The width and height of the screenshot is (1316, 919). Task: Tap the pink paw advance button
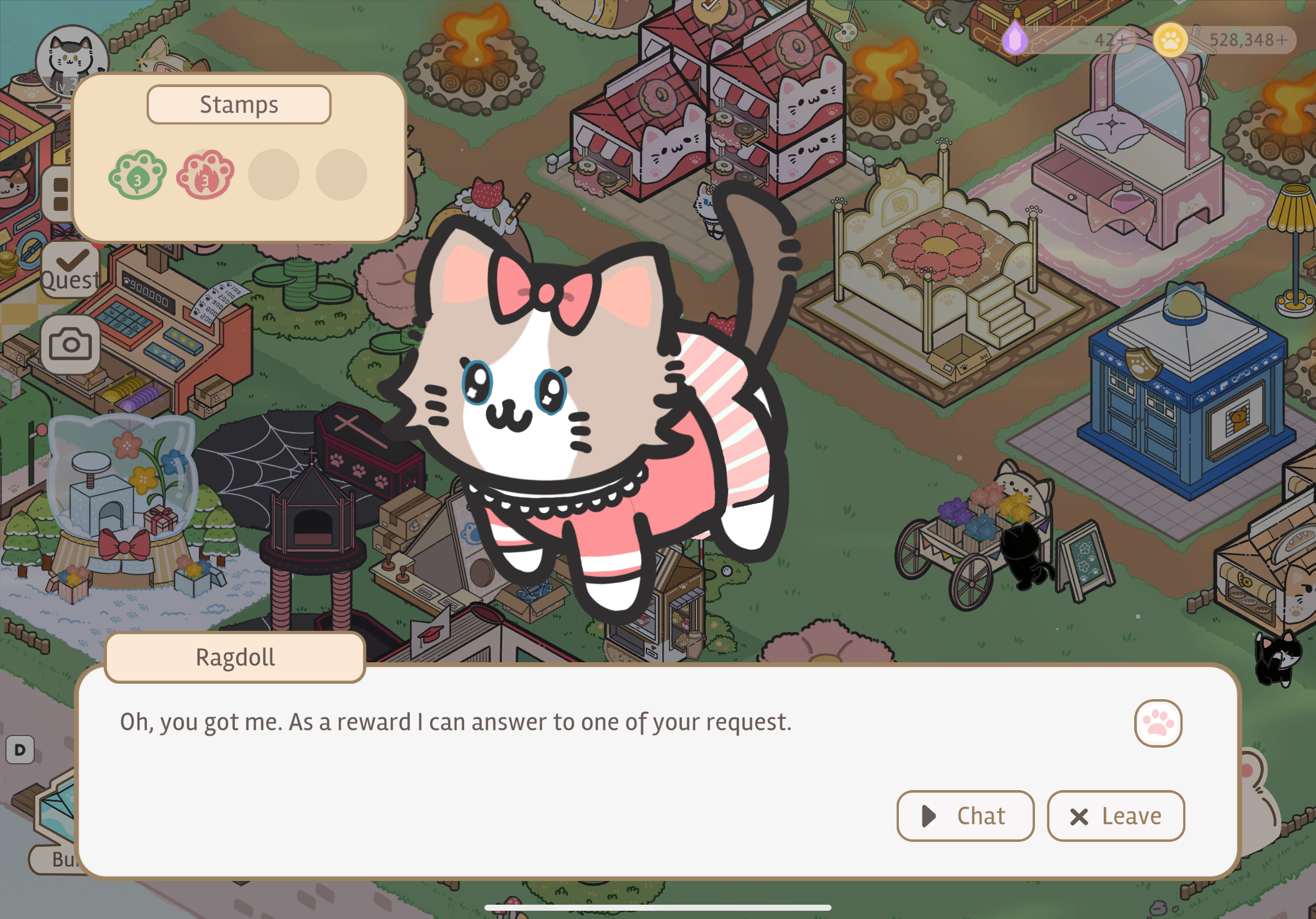[x=1157, y=722]
